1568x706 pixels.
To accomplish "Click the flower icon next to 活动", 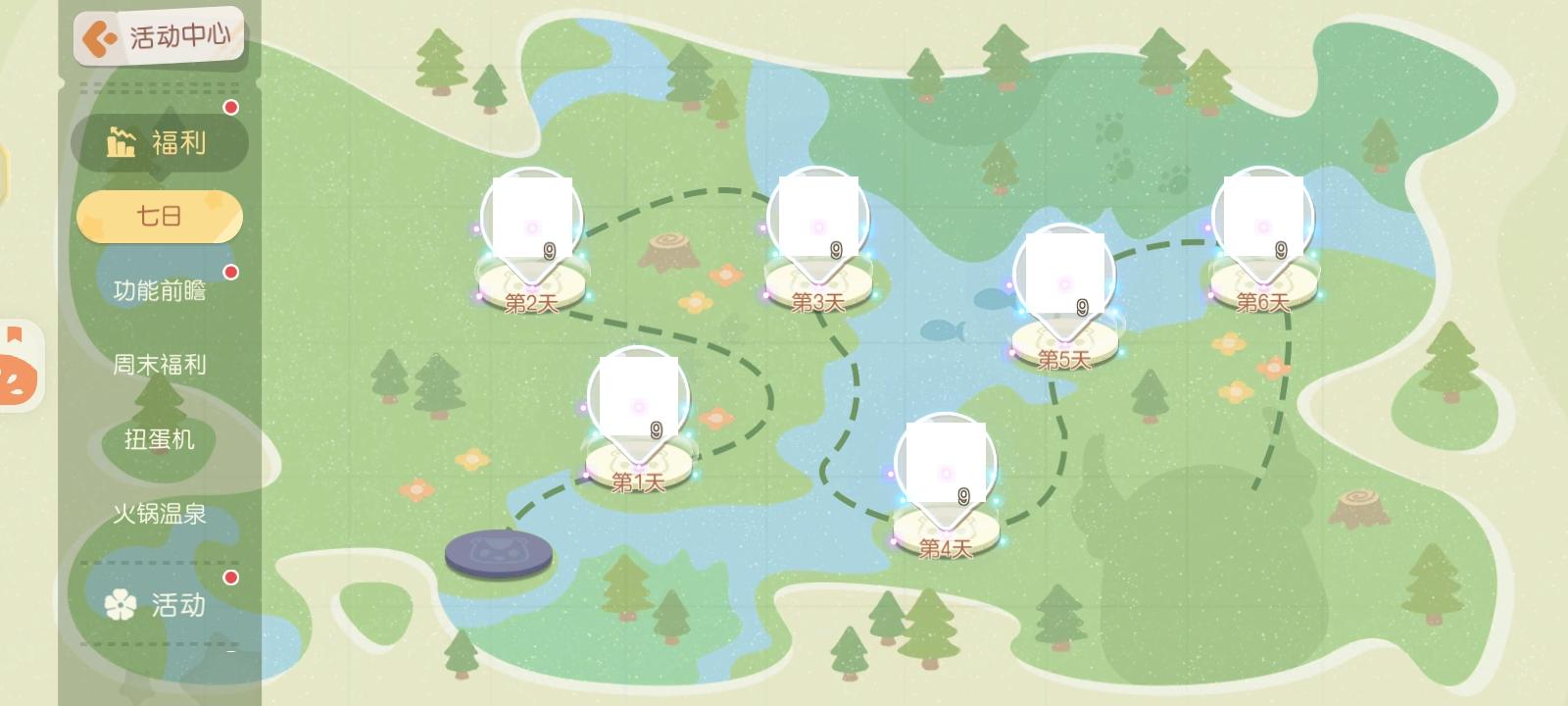I will point(122,606).
